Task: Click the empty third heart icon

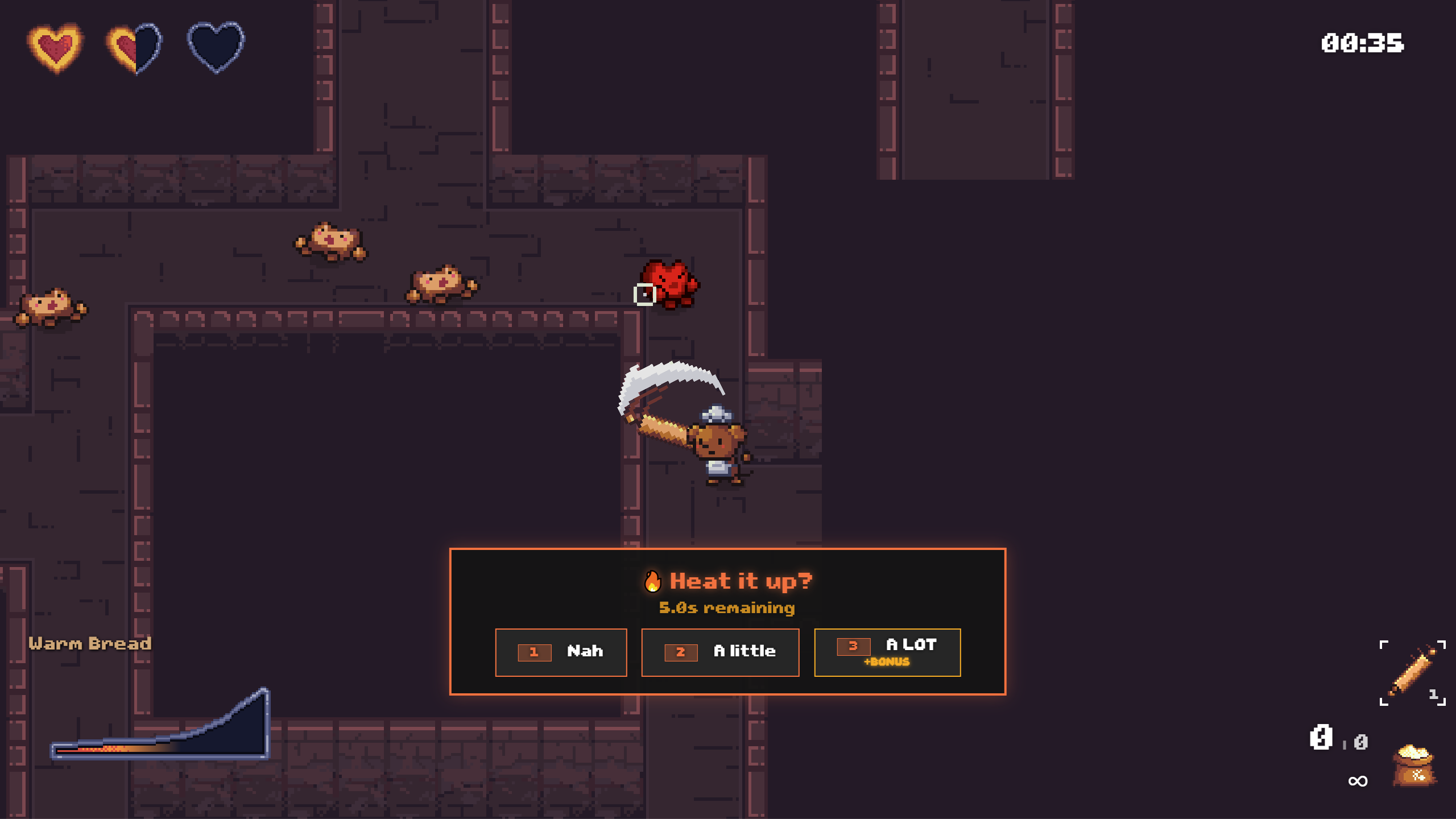Action: [x=215, y=47]
